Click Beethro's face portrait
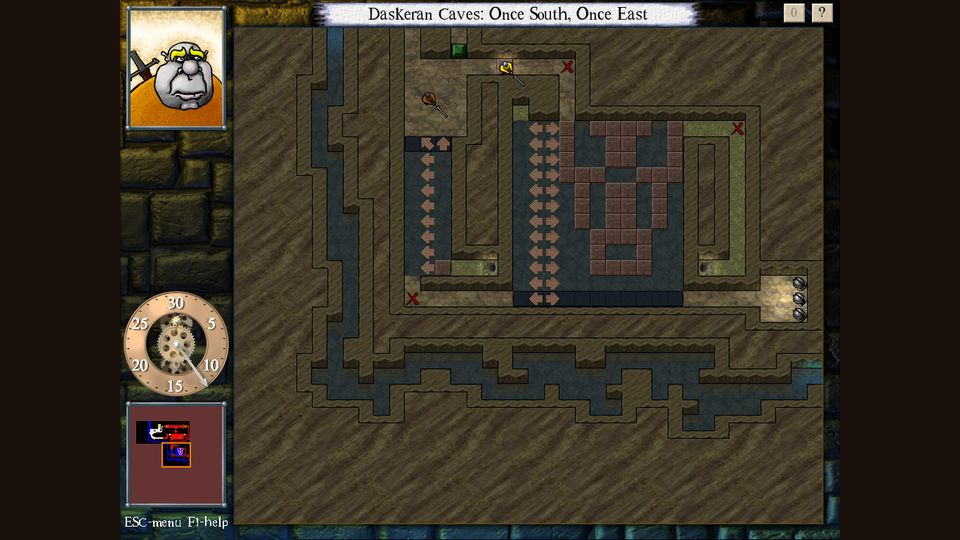The image size is (960, 540). (x=176, y=68)
